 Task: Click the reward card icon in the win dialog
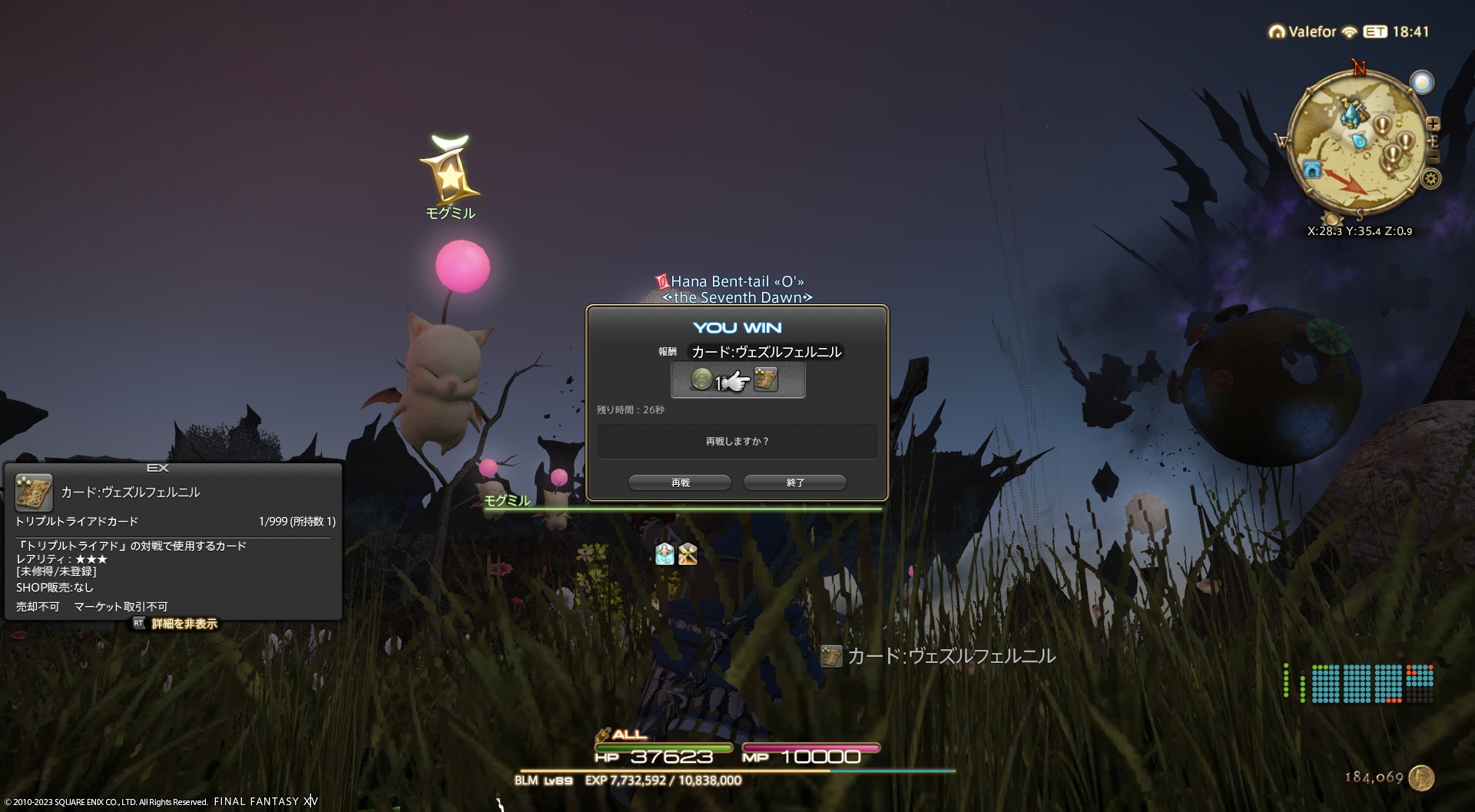[x=766, y=379]
